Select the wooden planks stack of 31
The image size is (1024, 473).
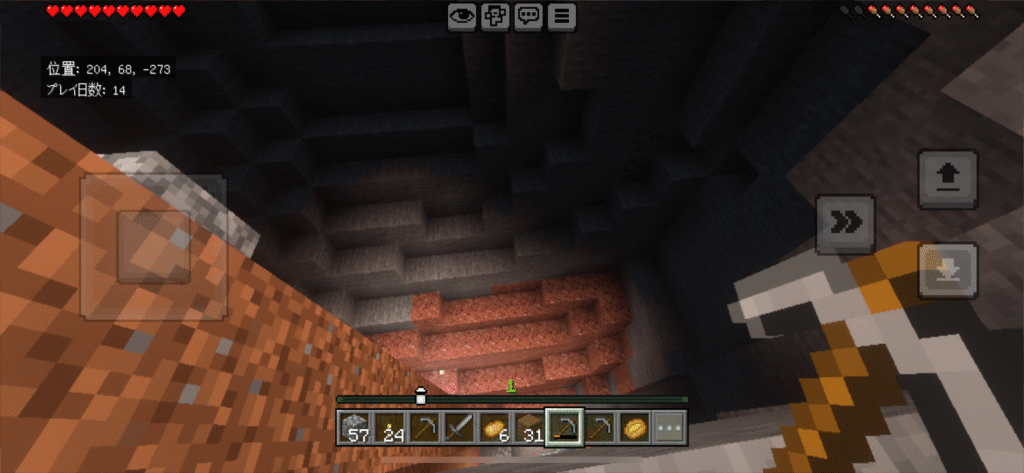tap(530, 428)
